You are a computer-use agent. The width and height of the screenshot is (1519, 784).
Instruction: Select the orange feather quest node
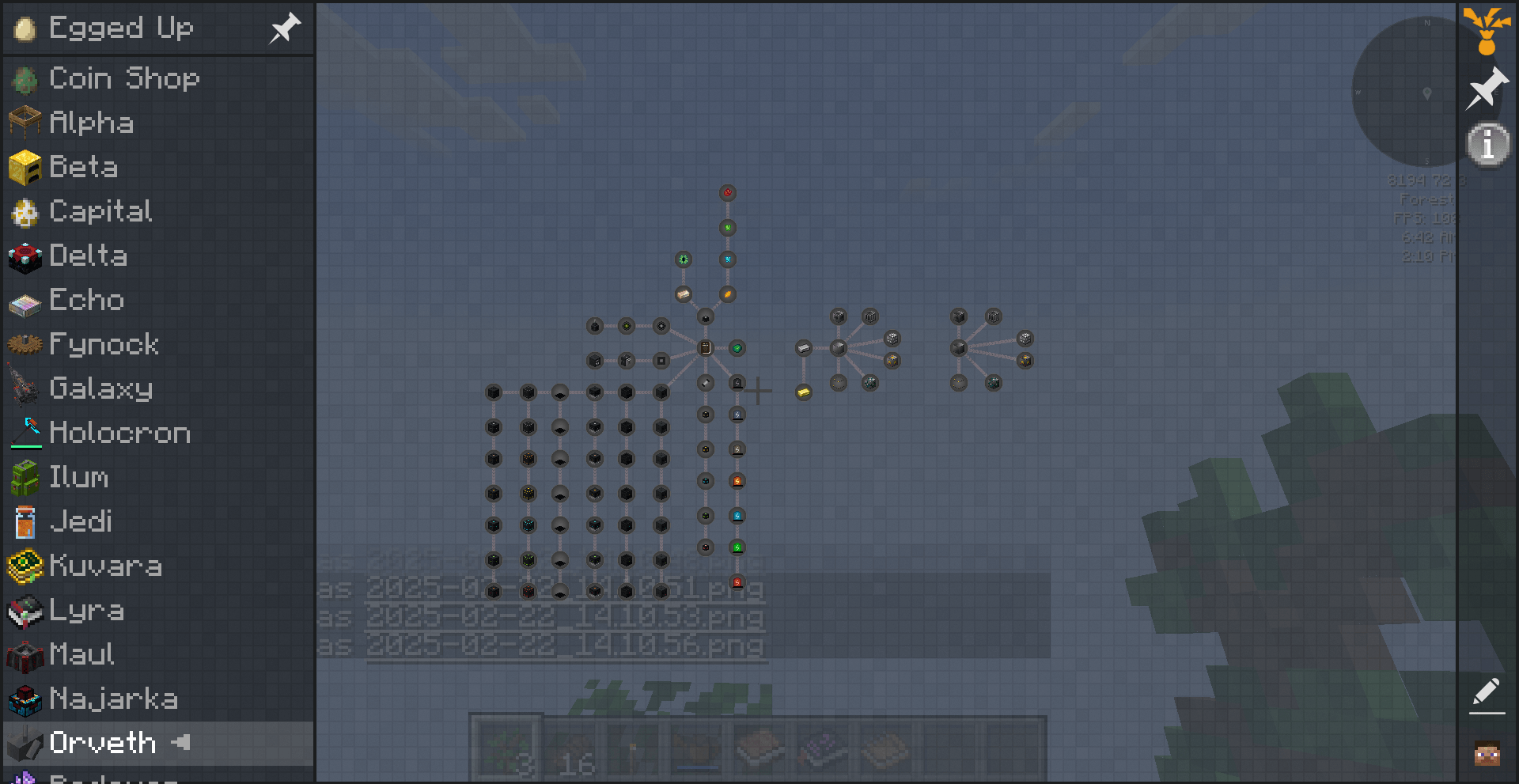click(x=728, y=294)
